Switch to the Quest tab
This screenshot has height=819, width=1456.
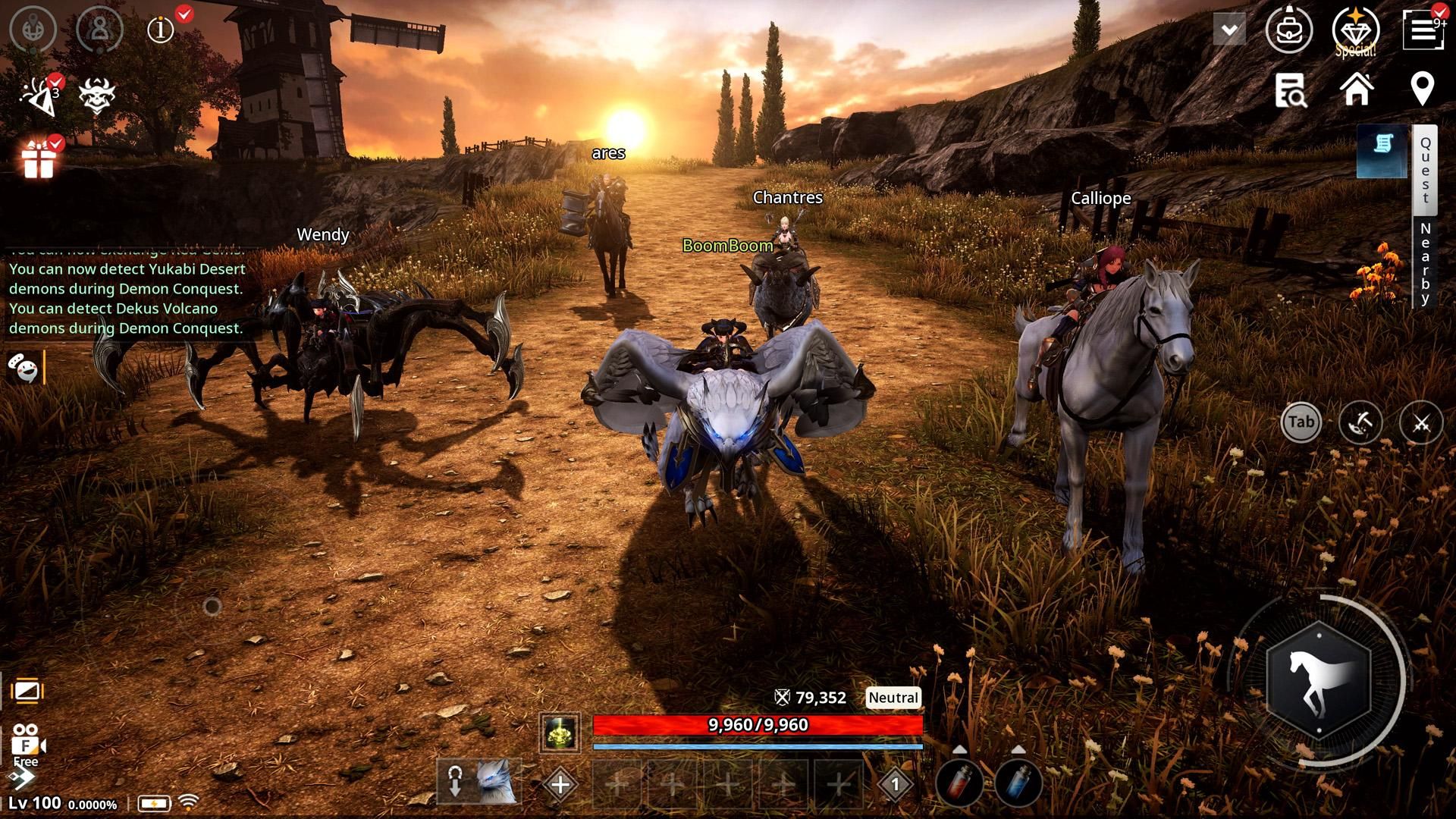(1426, 170)
